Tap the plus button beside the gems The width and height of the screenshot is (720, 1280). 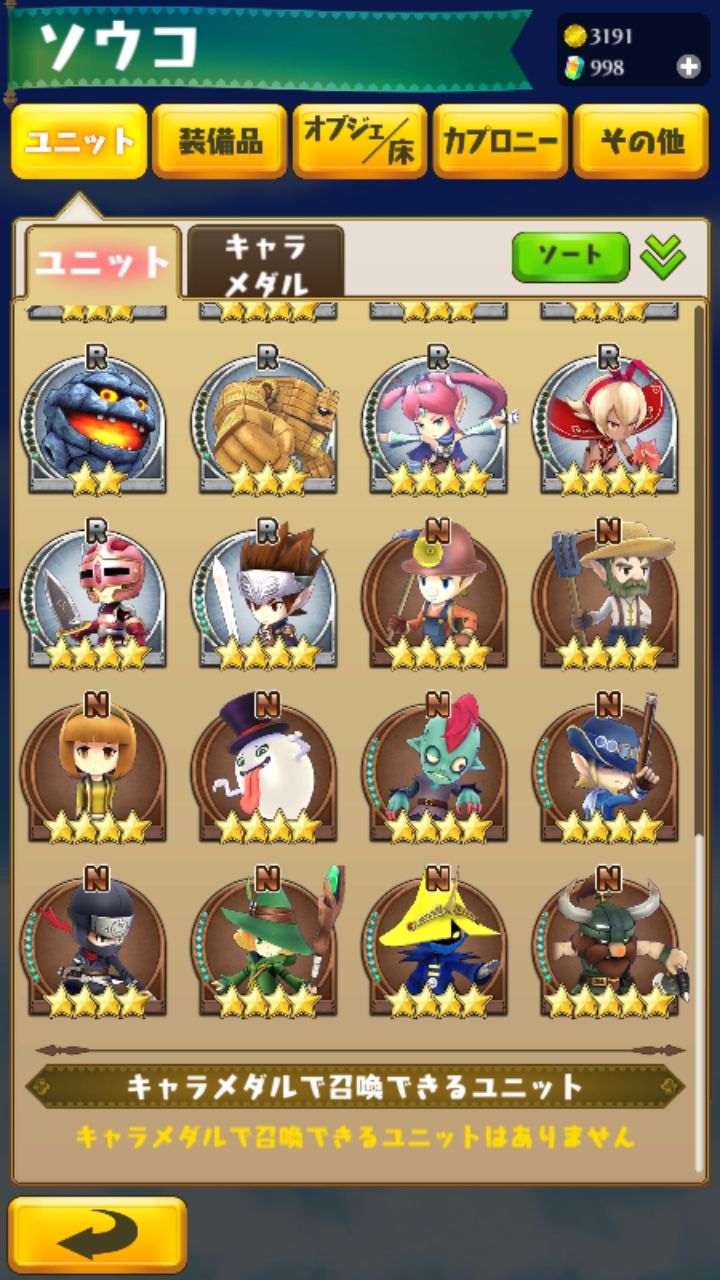pos(688,67)
